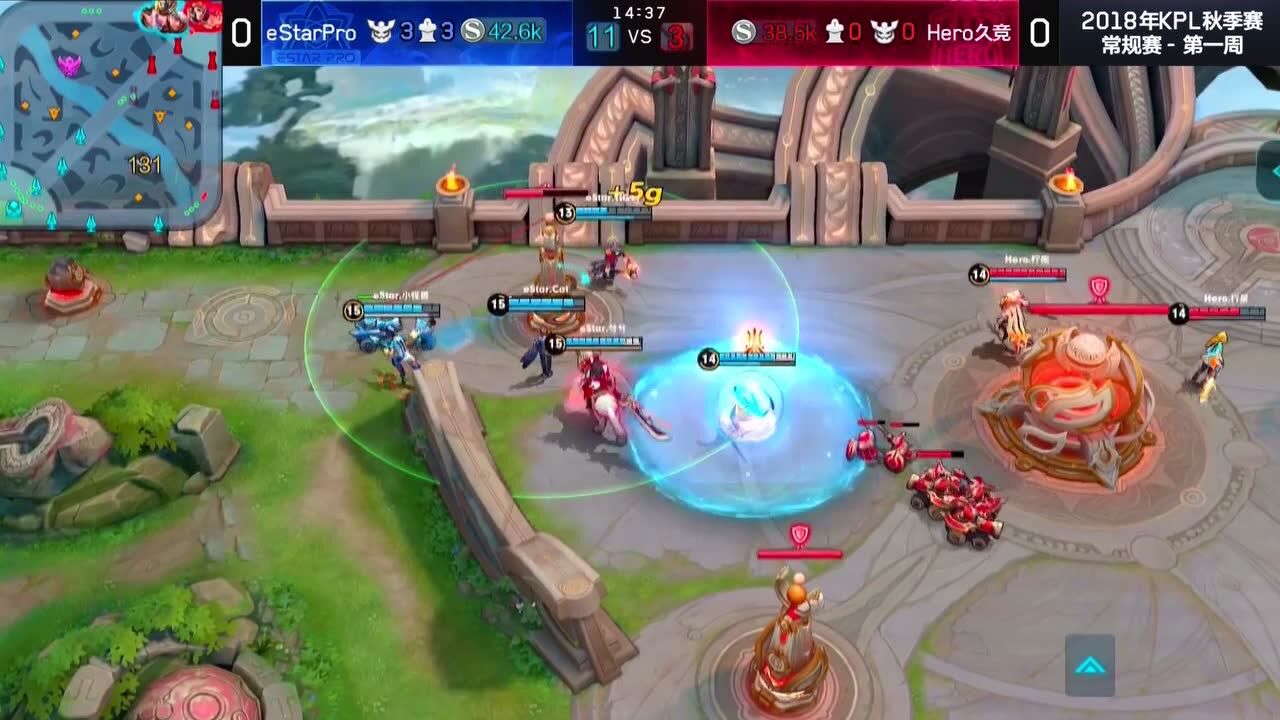Select the purple dragon marker on minimap
The width and height of the screenshot is (1280, 720).
[69, 66]
